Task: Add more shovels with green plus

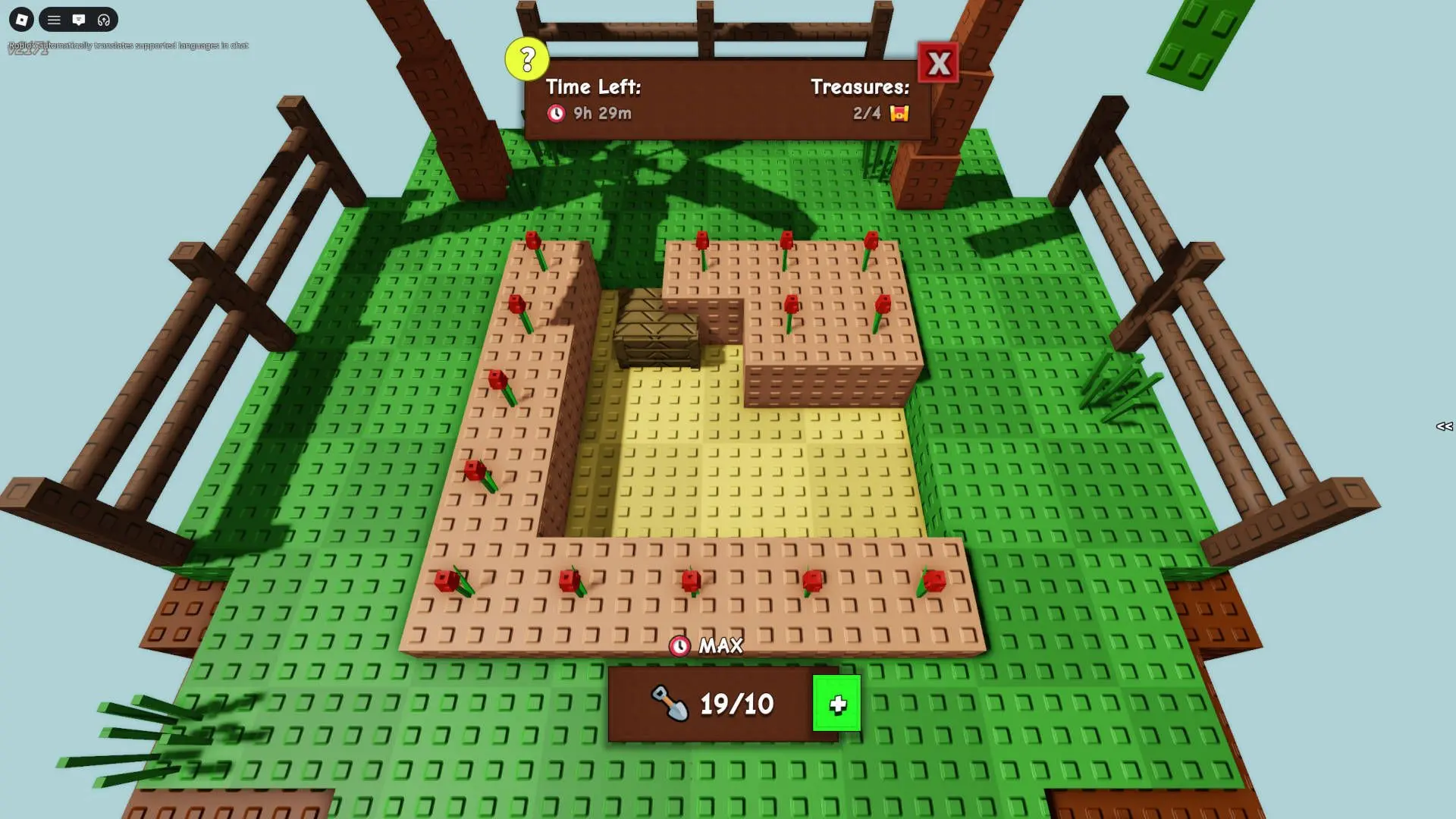Action: click(836, 704)
